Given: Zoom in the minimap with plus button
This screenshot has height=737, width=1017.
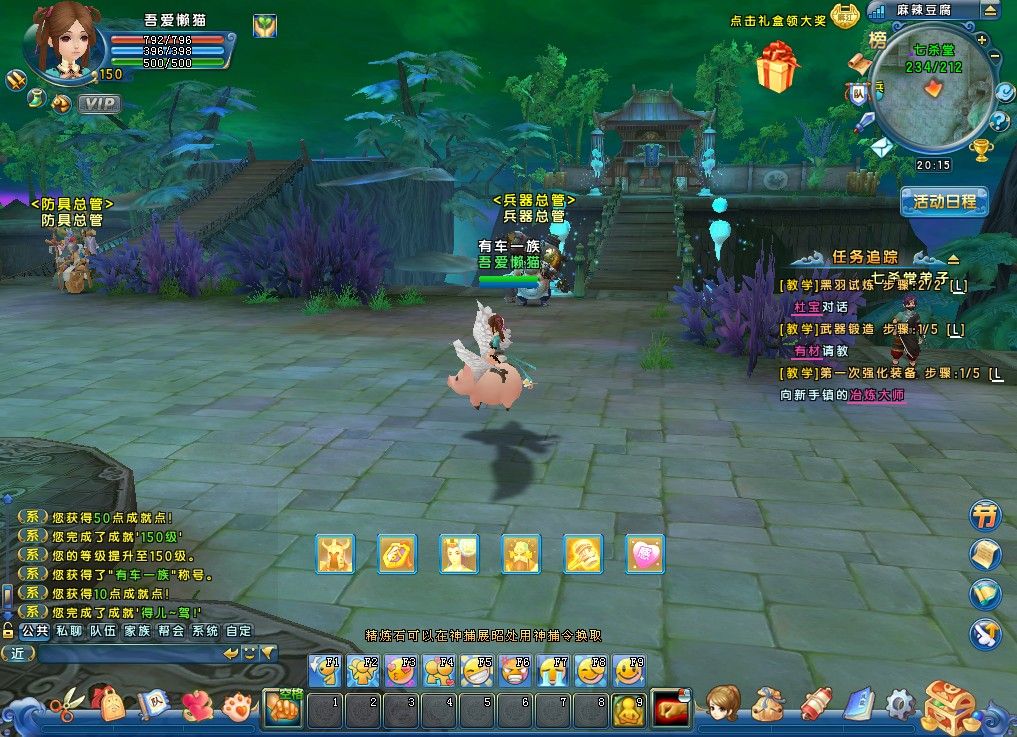Looking at the screenshot, I should 982,40.
